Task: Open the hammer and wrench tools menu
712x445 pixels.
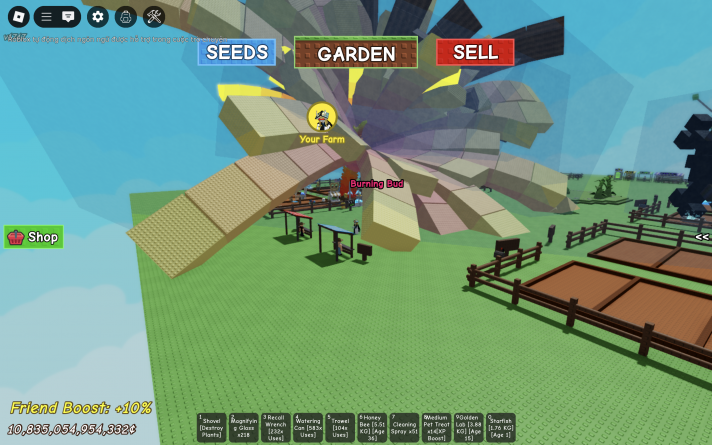Action: pyautogui.click(x=154, y=17)
